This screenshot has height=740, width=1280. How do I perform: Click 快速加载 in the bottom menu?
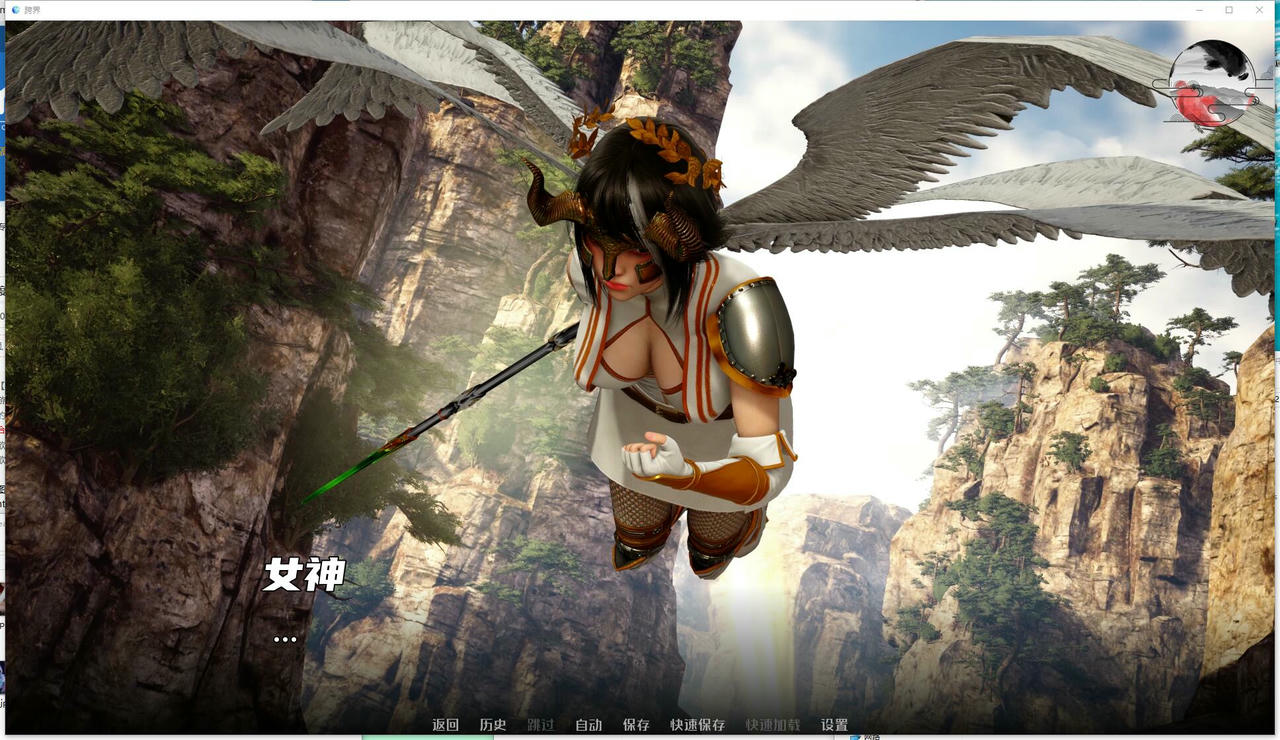coord(770,723)
